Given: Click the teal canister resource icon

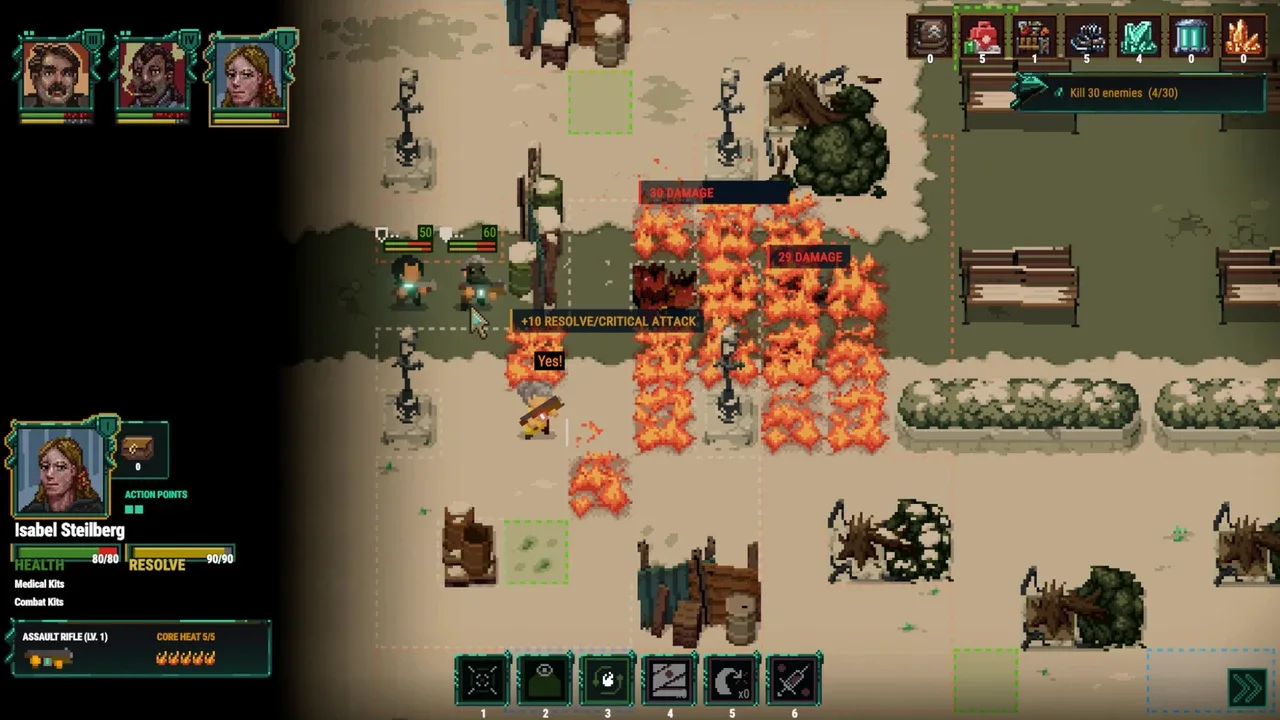Looking at the screenshot, I should click(x=1190, y=38).
